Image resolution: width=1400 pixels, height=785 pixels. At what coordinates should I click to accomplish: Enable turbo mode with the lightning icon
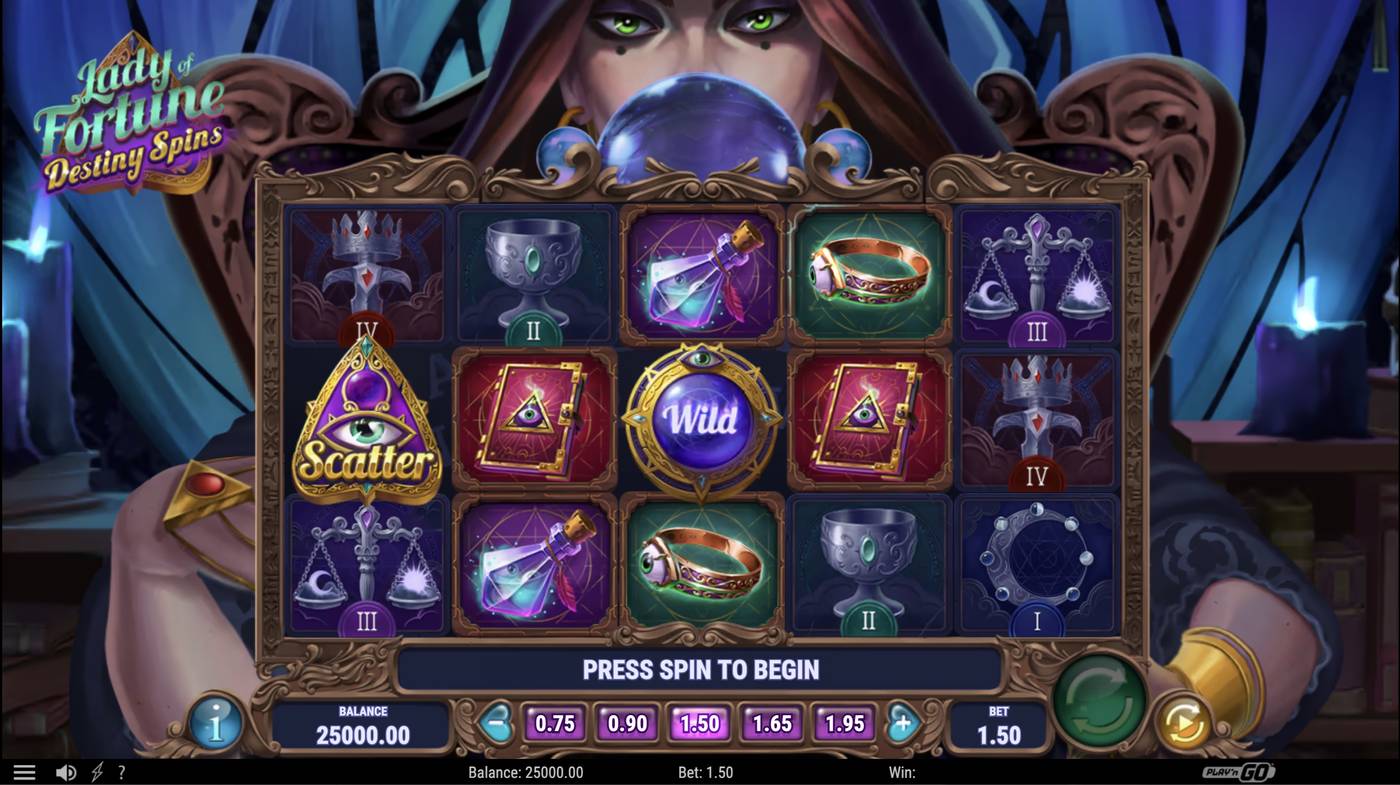click(x=96, y=770)
